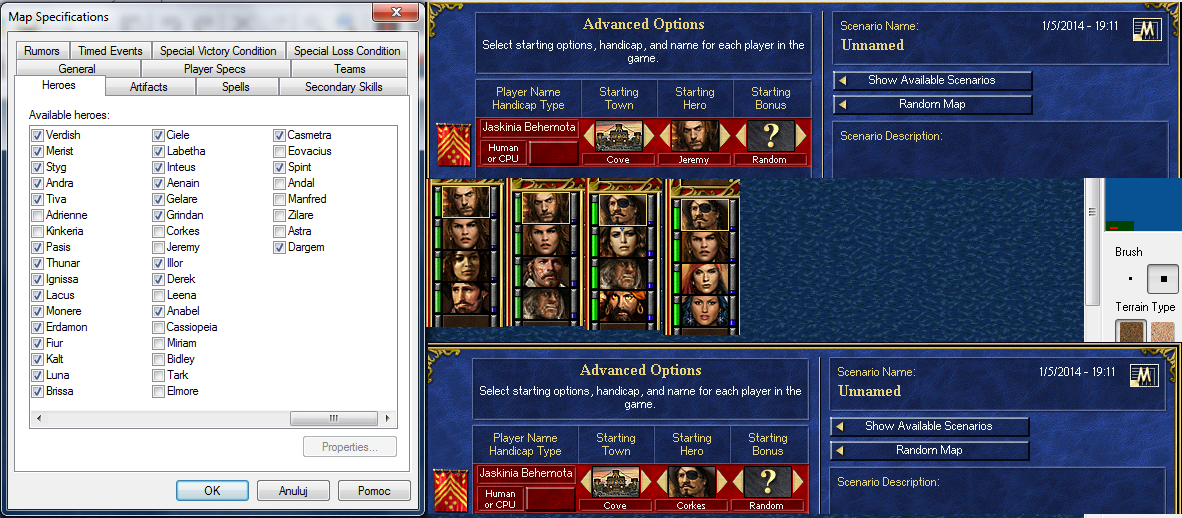Open help with the Pomoc button
Image resolution: width=1182 pixels, height=518 pixels.
pyautogui.click(x=373, y=491)
